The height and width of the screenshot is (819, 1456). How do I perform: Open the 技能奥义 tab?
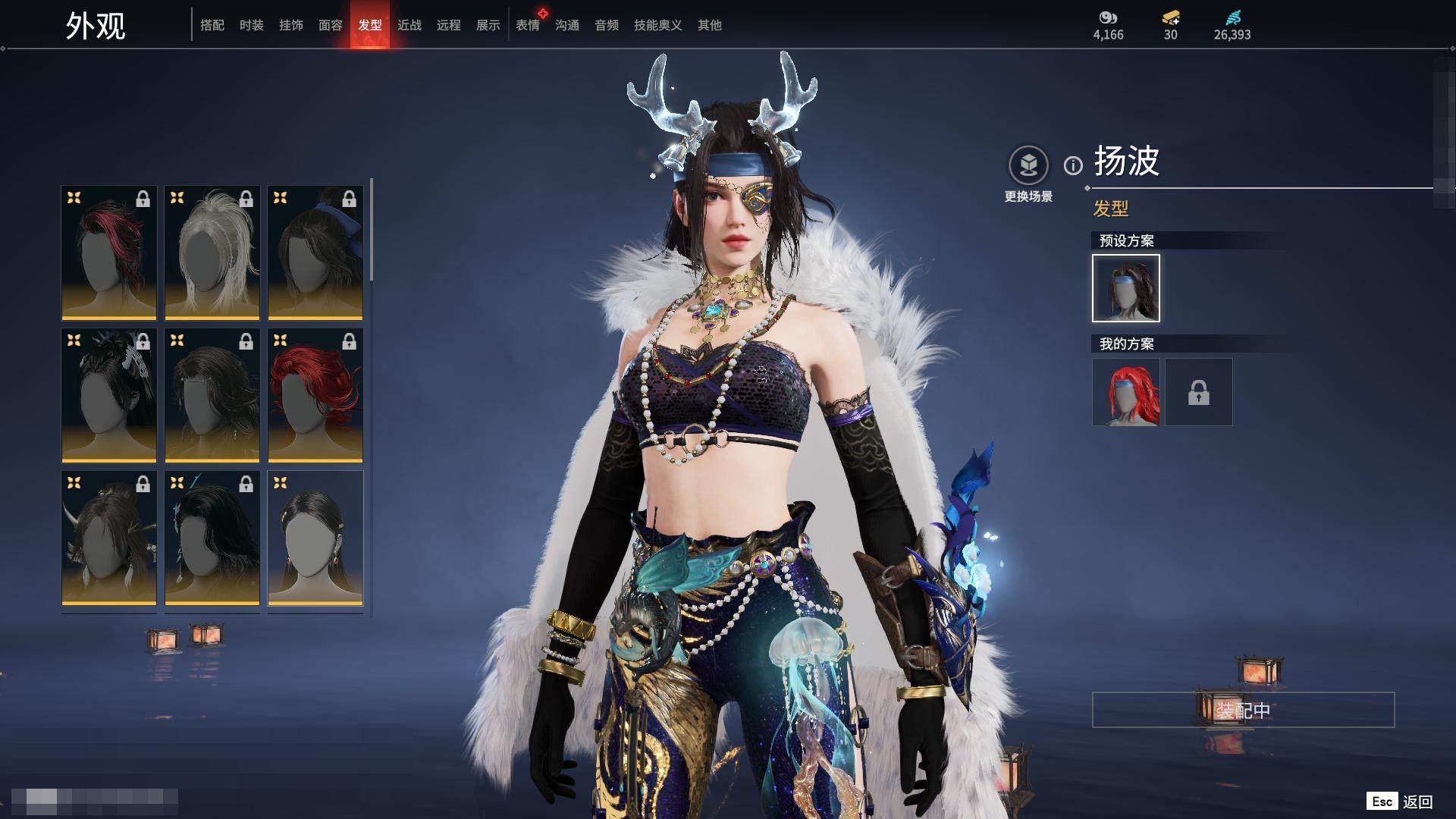pyautogui.click(x=658, y=25)
